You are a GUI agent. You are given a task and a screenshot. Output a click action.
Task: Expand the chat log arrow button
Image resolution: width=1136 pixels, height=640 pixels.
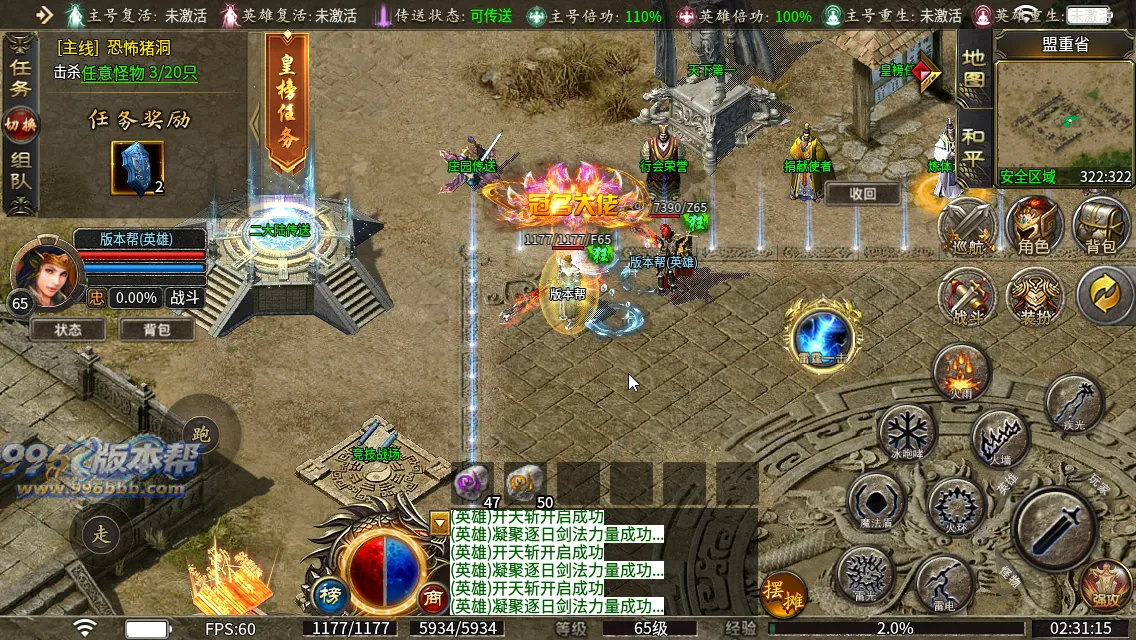[439, 522]
